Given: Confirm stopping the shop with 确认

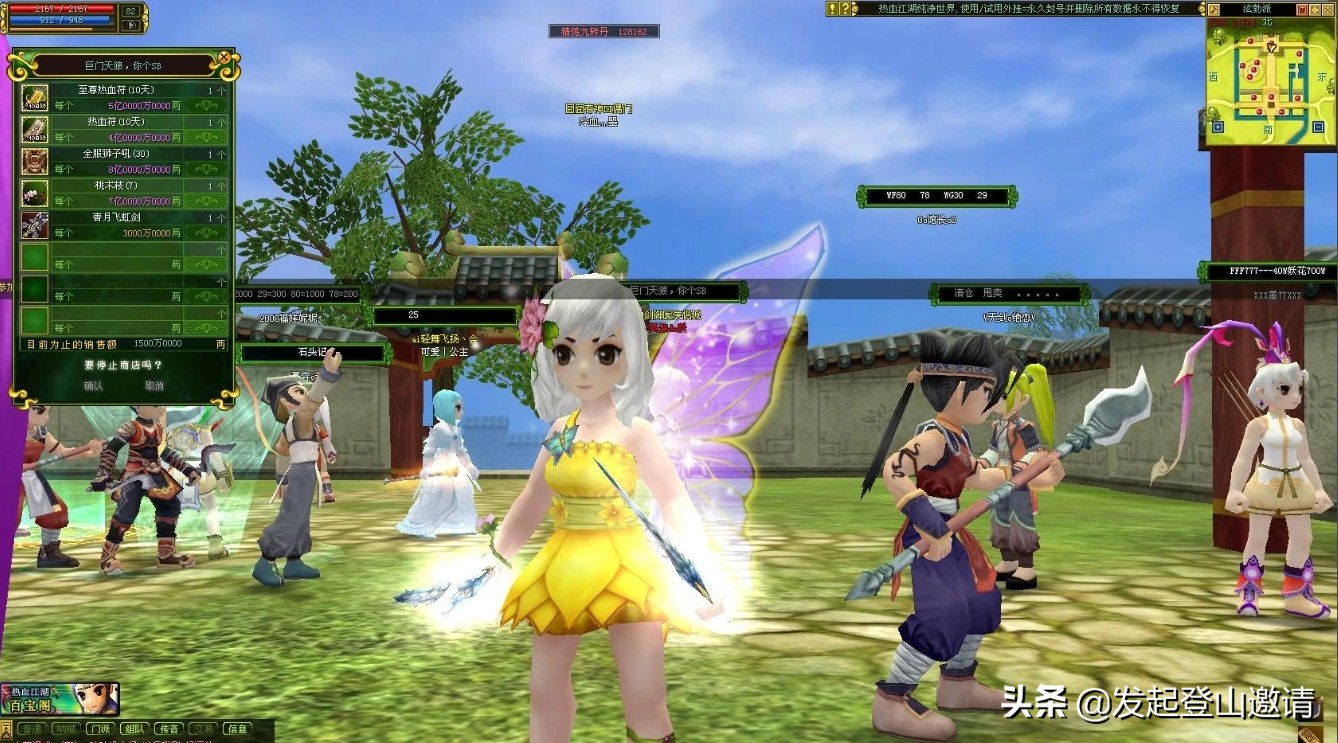Looking at the screenshot, I should 93,385.
